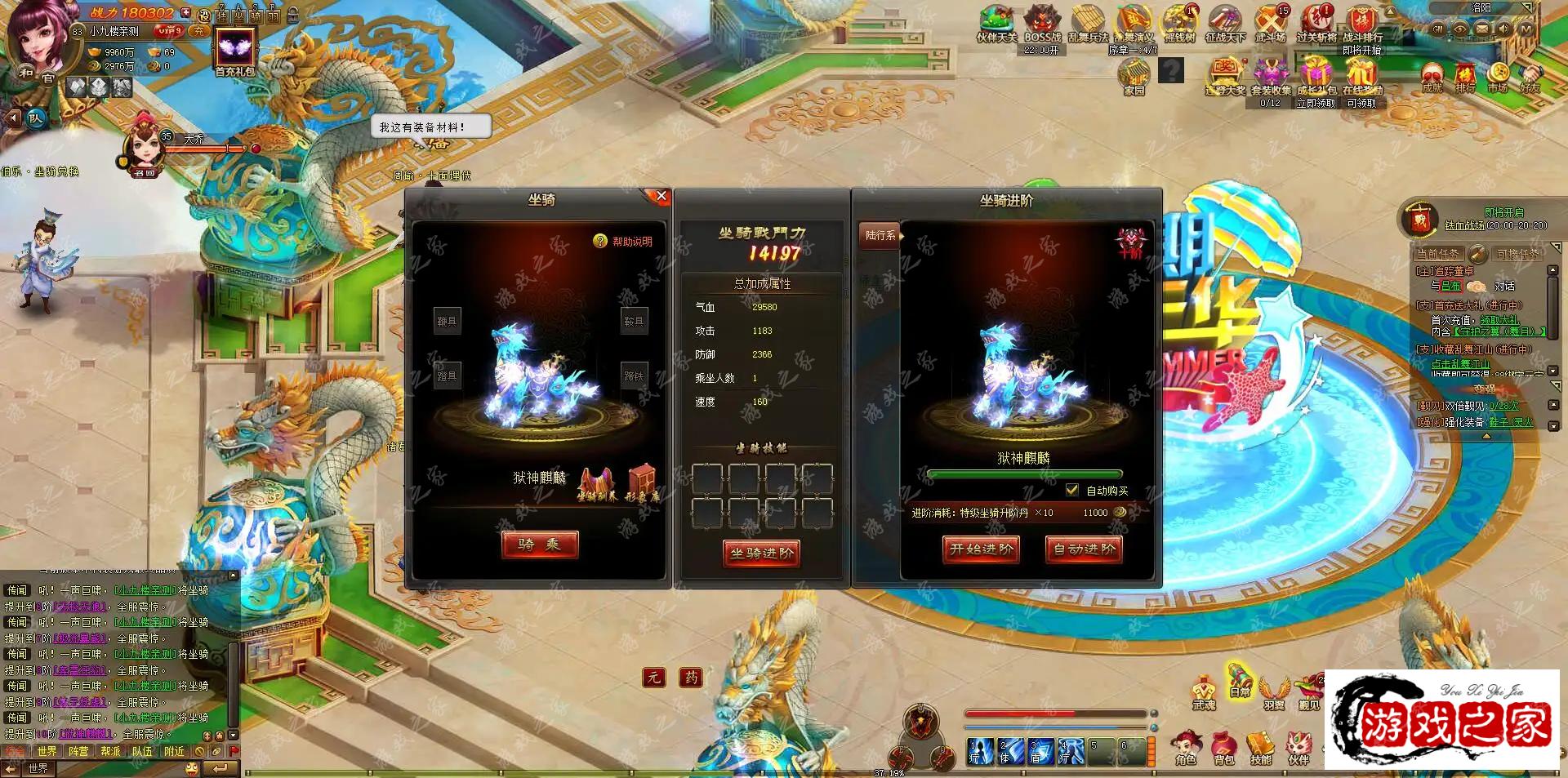Open the 摇钱树 money tree
The width and height of the screenshot is (1568, 778).
click(x=1179, y=24)
